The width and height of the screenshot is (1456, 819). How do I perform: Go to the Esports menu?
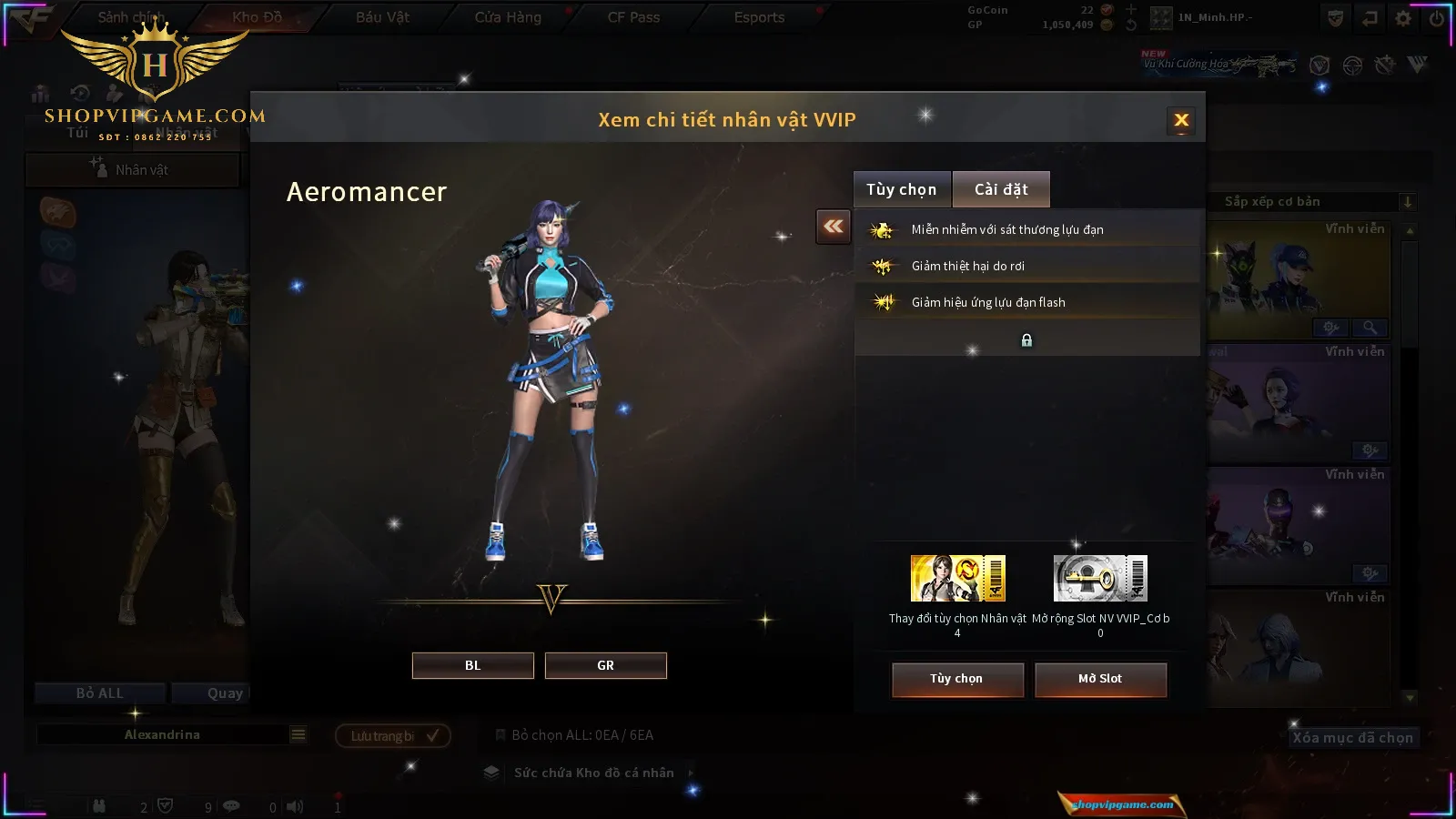click(x=759, y=17)
